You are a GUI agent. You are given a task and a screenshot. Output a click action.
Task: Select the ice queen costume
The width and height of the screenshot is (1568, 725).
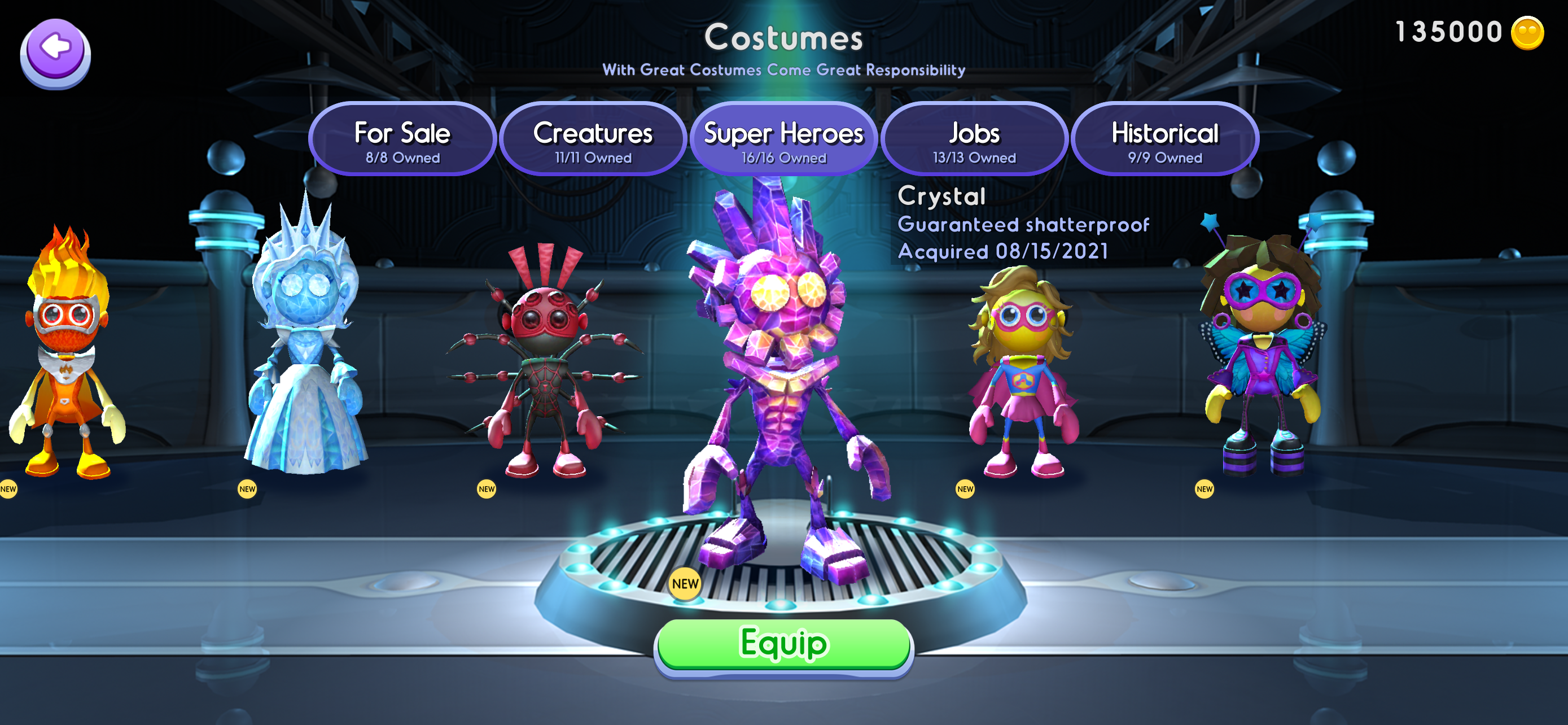click(x=306, y=347)
